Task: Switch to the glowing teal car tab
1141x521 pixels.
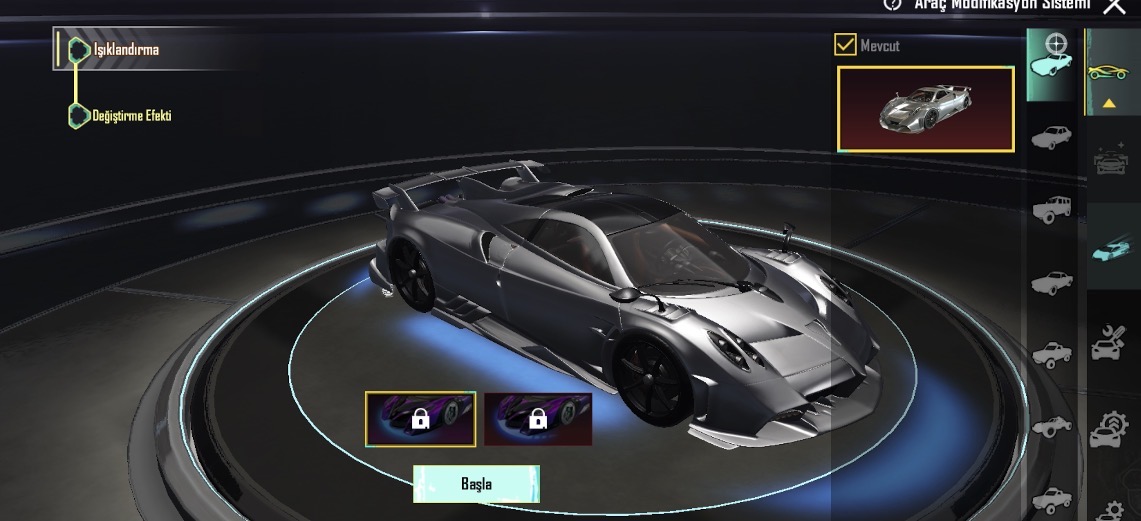Action: point(1109,248)
